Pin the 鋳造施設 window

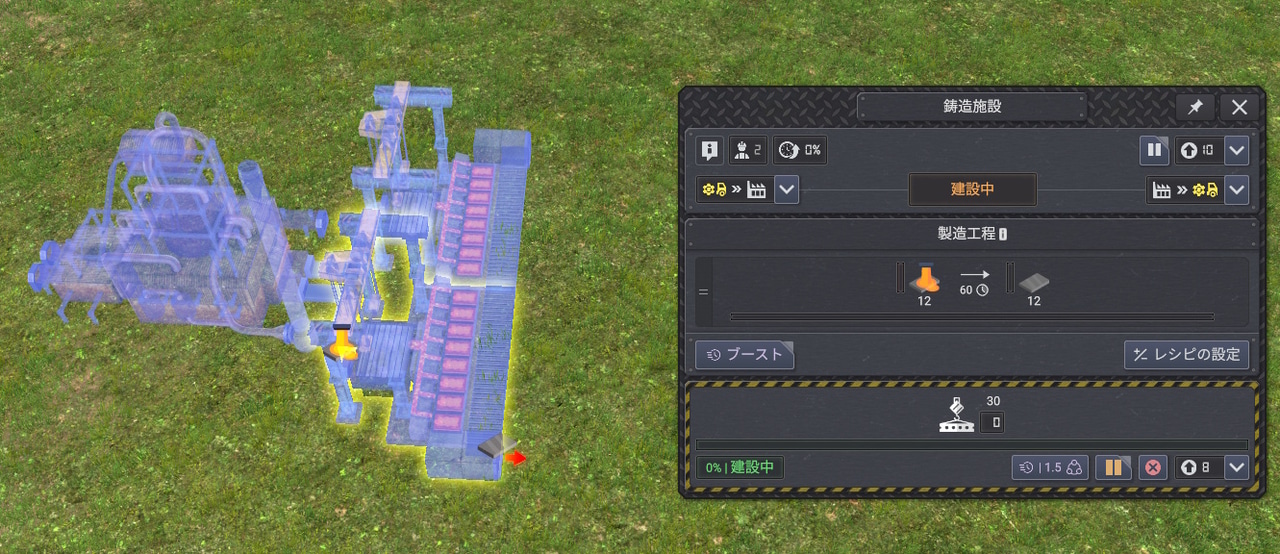pos(1194,107)
